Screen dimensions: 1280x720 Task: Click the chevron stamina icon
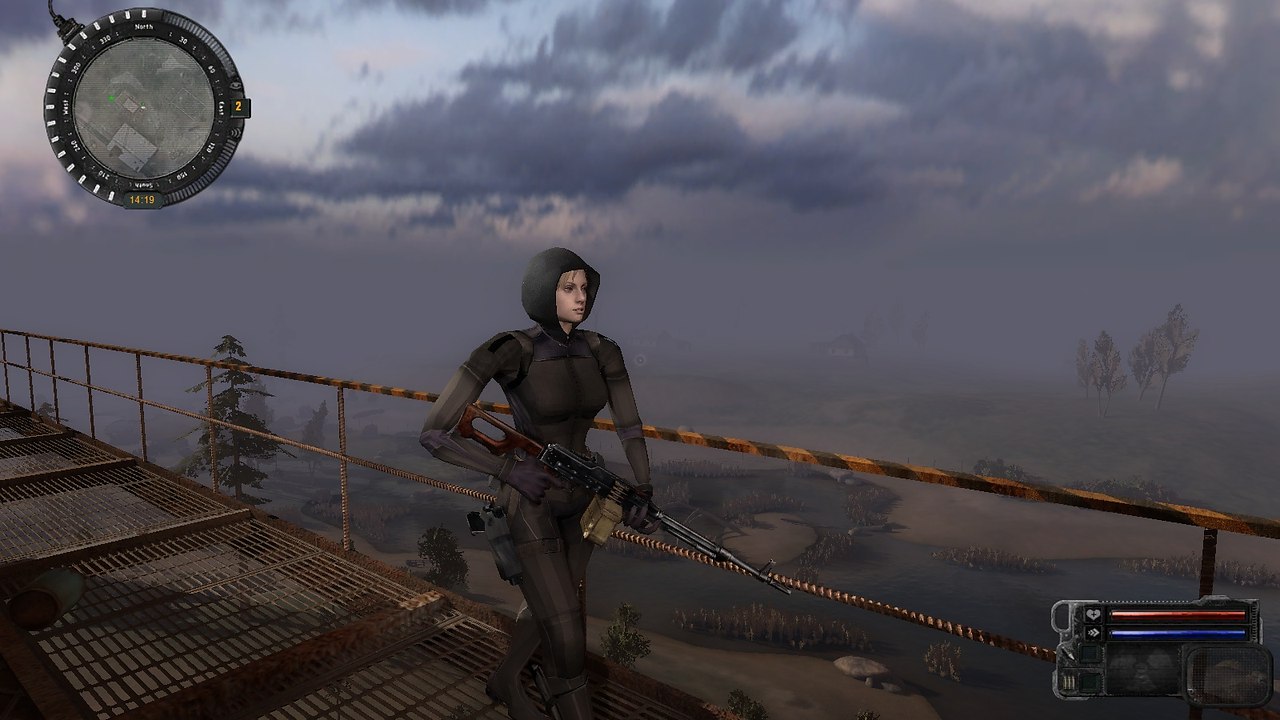point(1092,633)
